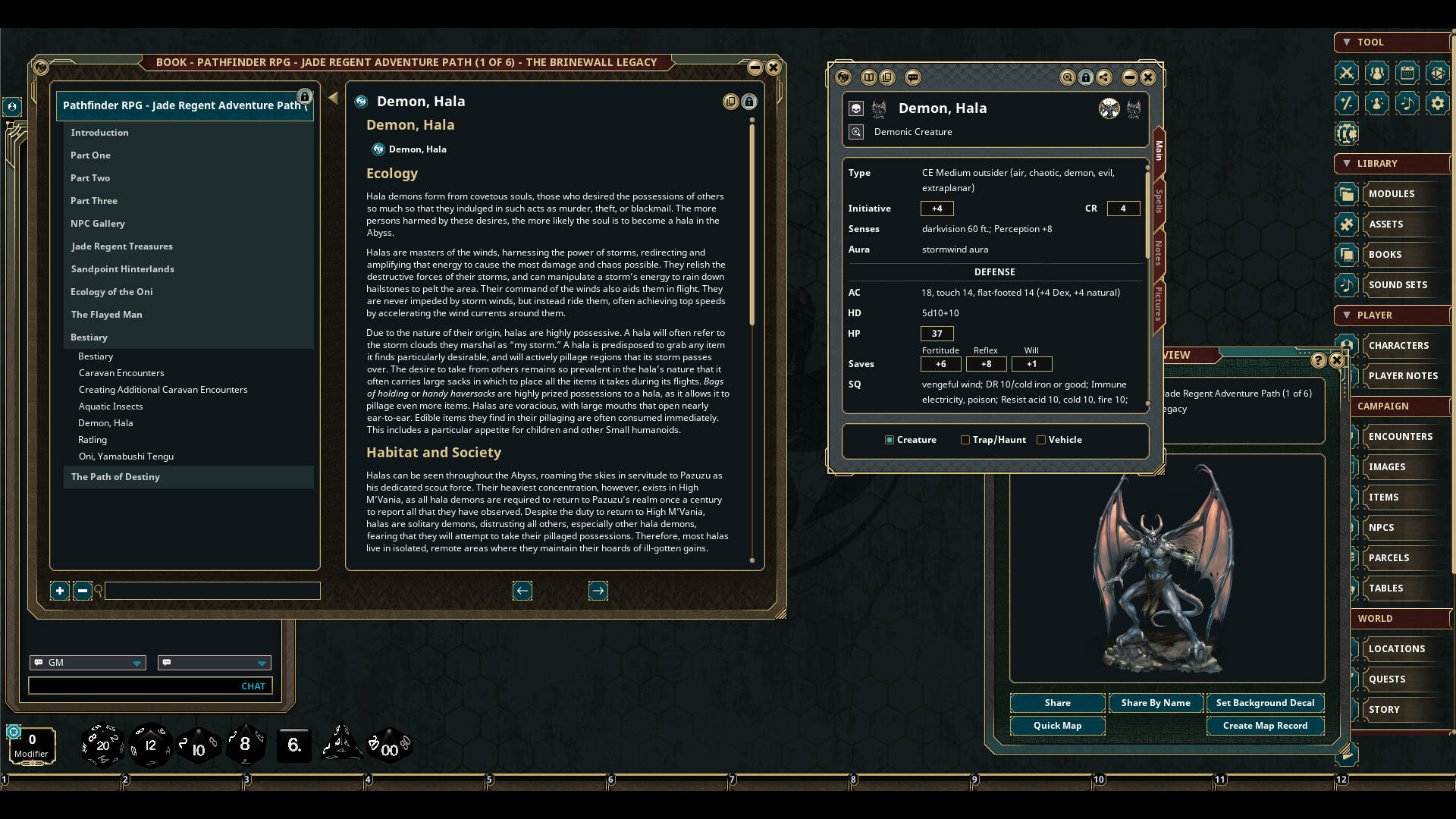Enable the Trap/Haunt checkbox

coord(965,440)
